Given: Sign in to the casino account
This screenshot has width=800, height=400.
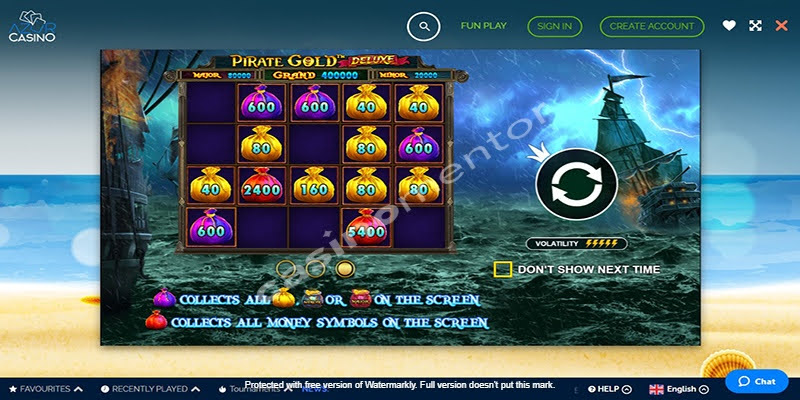Looking at the screenshot, I should pyautogui.click(x=555, y=26).
